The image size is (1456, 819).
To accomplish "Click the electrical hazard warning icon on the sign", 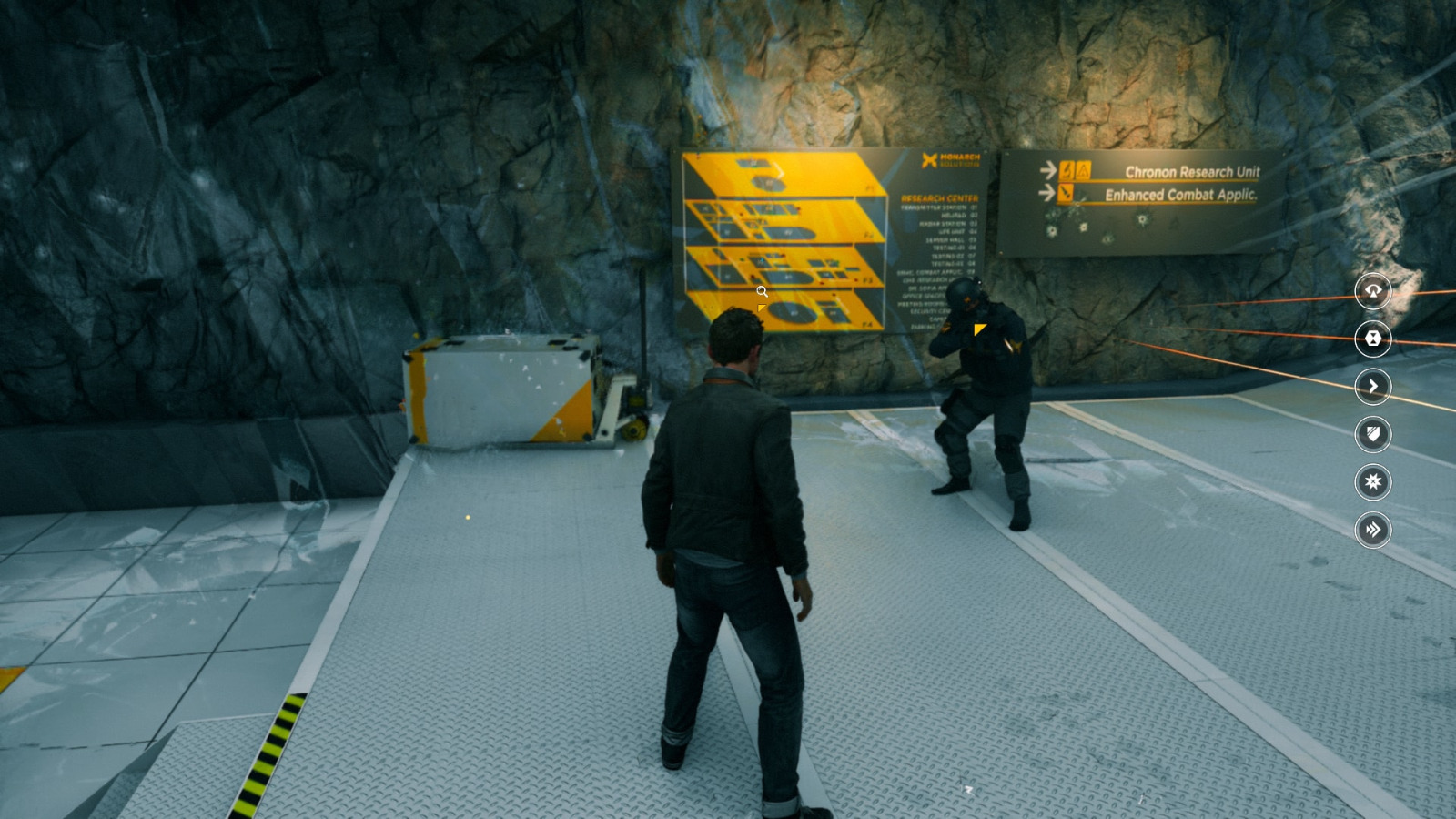I will tap(1066, 169).
